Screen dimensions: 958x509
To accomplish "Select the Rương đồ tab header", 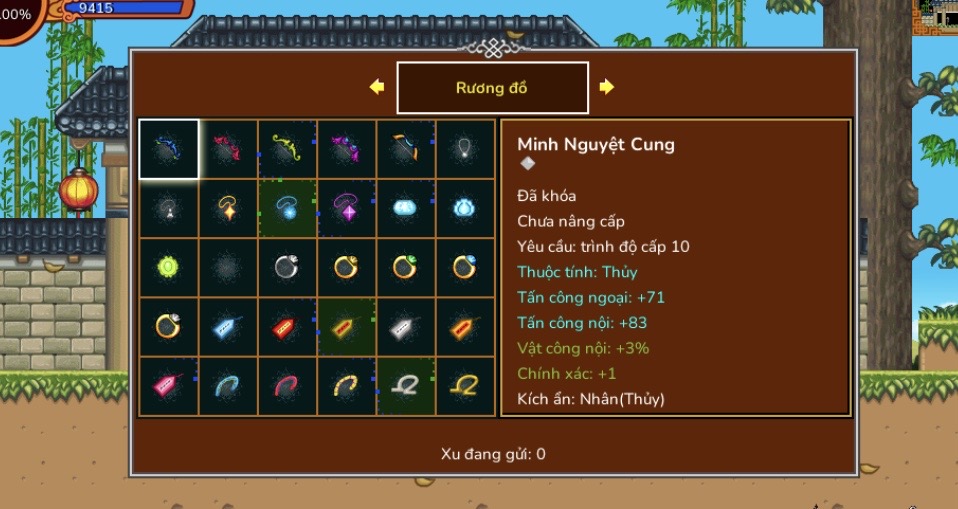I will click(x=492, y=88).
